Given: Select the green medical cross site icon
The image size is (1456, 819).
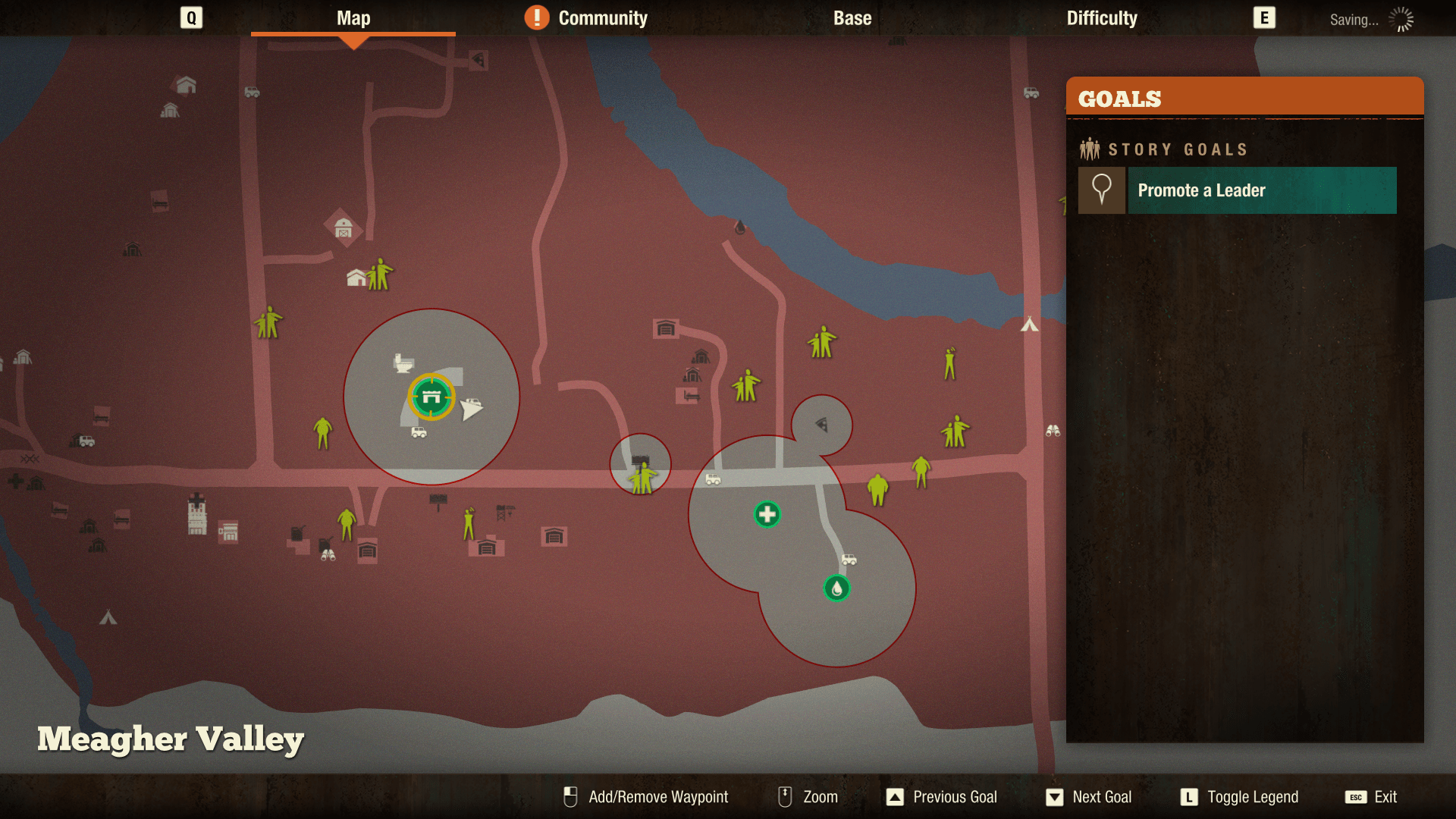Looking at the screenshot, I should [767, 513].
